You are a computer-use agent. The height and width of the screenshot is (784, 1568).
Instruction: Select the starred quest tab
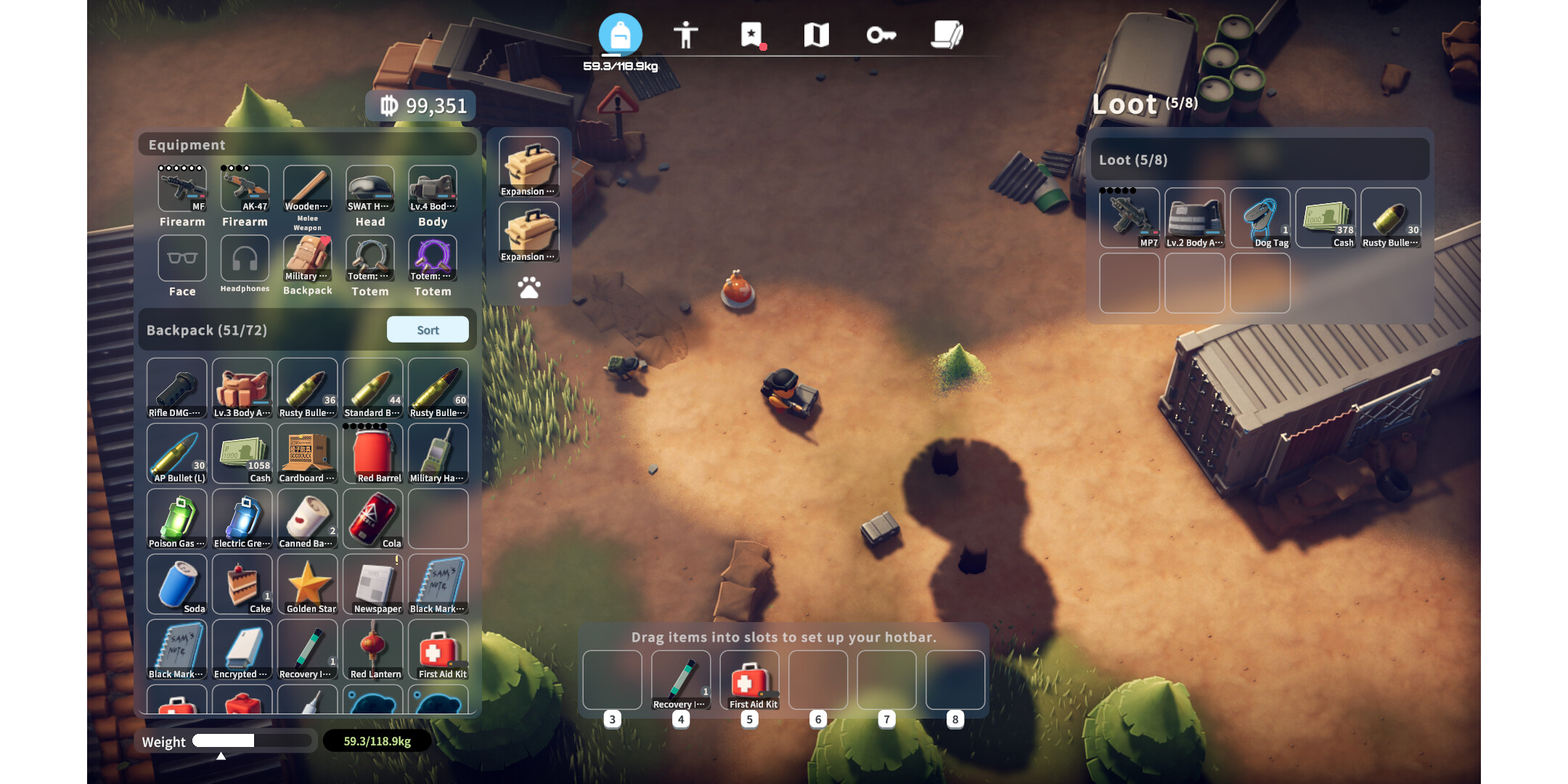coord(751,34)
